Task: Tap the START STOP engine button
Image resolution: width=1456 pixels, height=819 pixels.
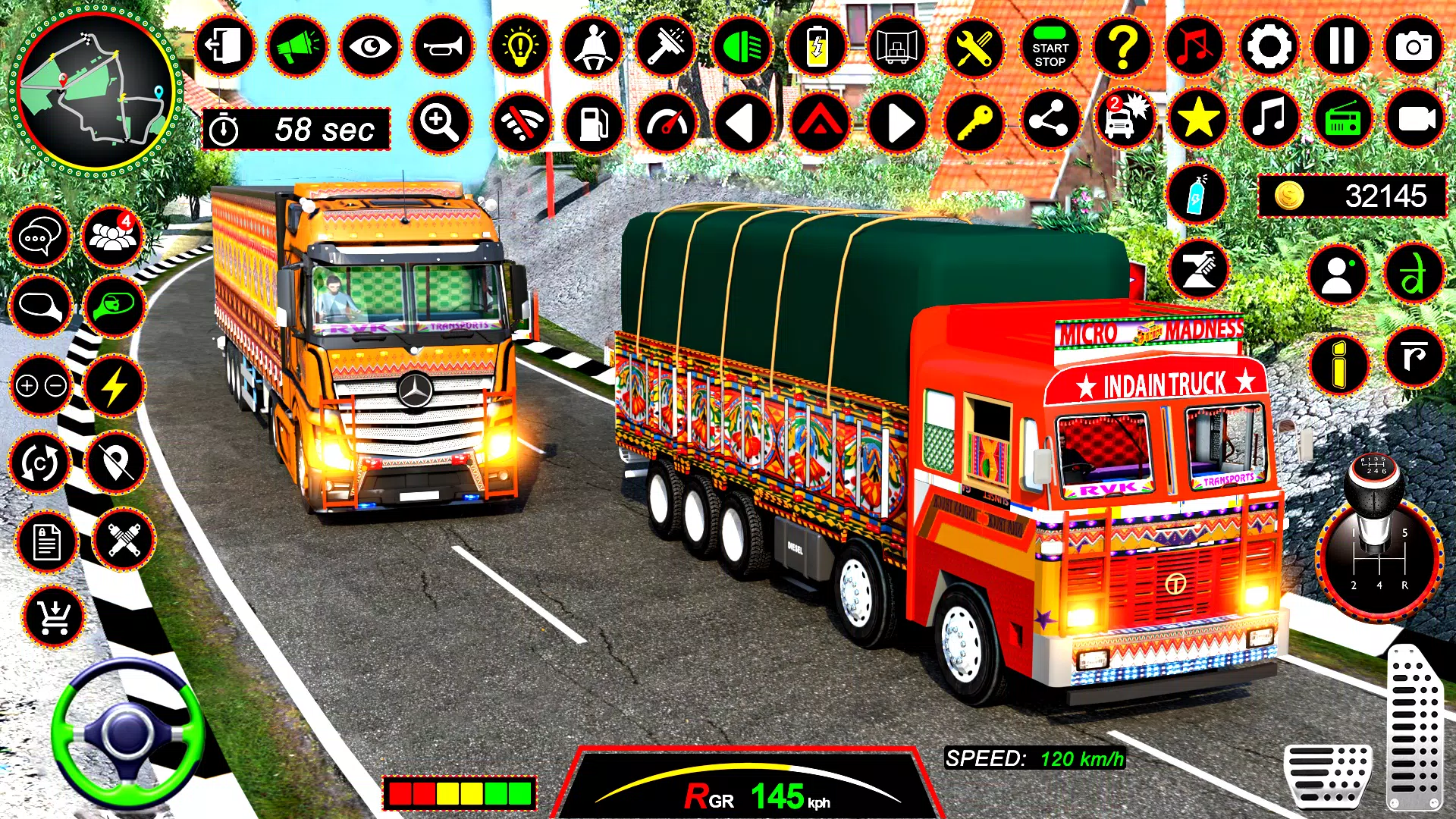Action: (1050, 47)
